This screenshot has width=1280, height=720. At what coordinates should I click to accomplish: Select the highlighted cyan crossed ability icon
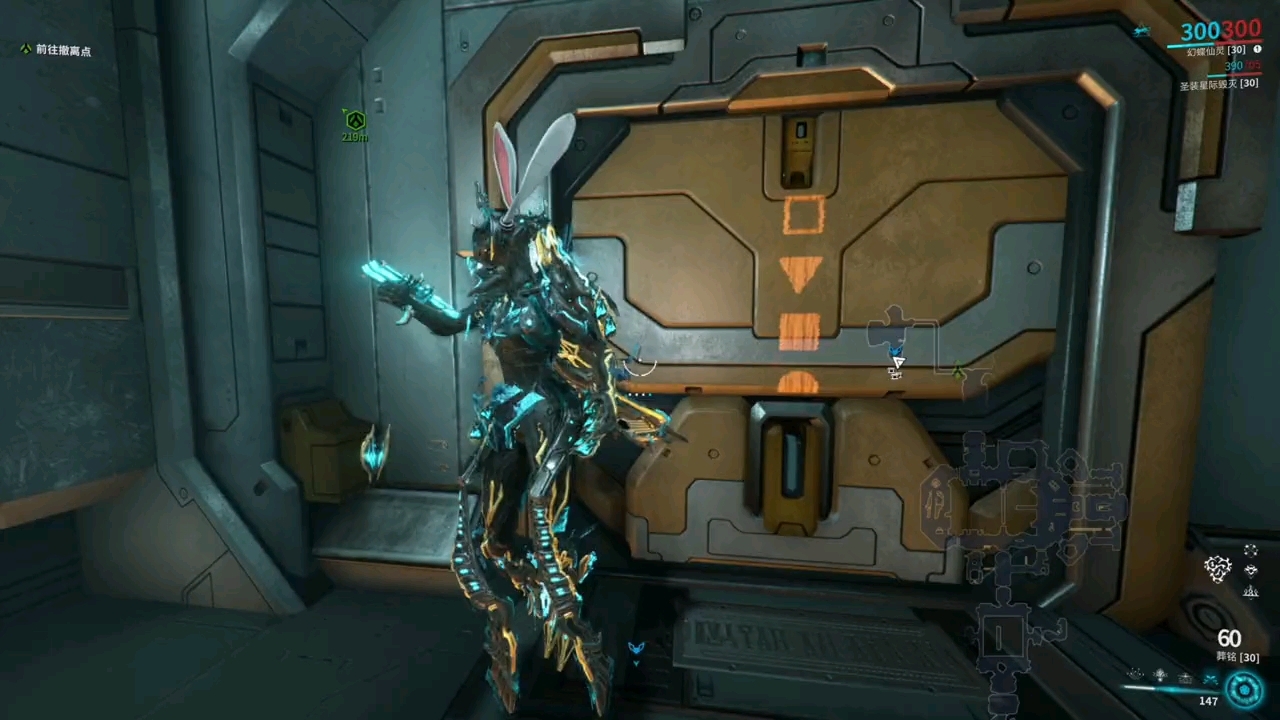(1210, 679)
